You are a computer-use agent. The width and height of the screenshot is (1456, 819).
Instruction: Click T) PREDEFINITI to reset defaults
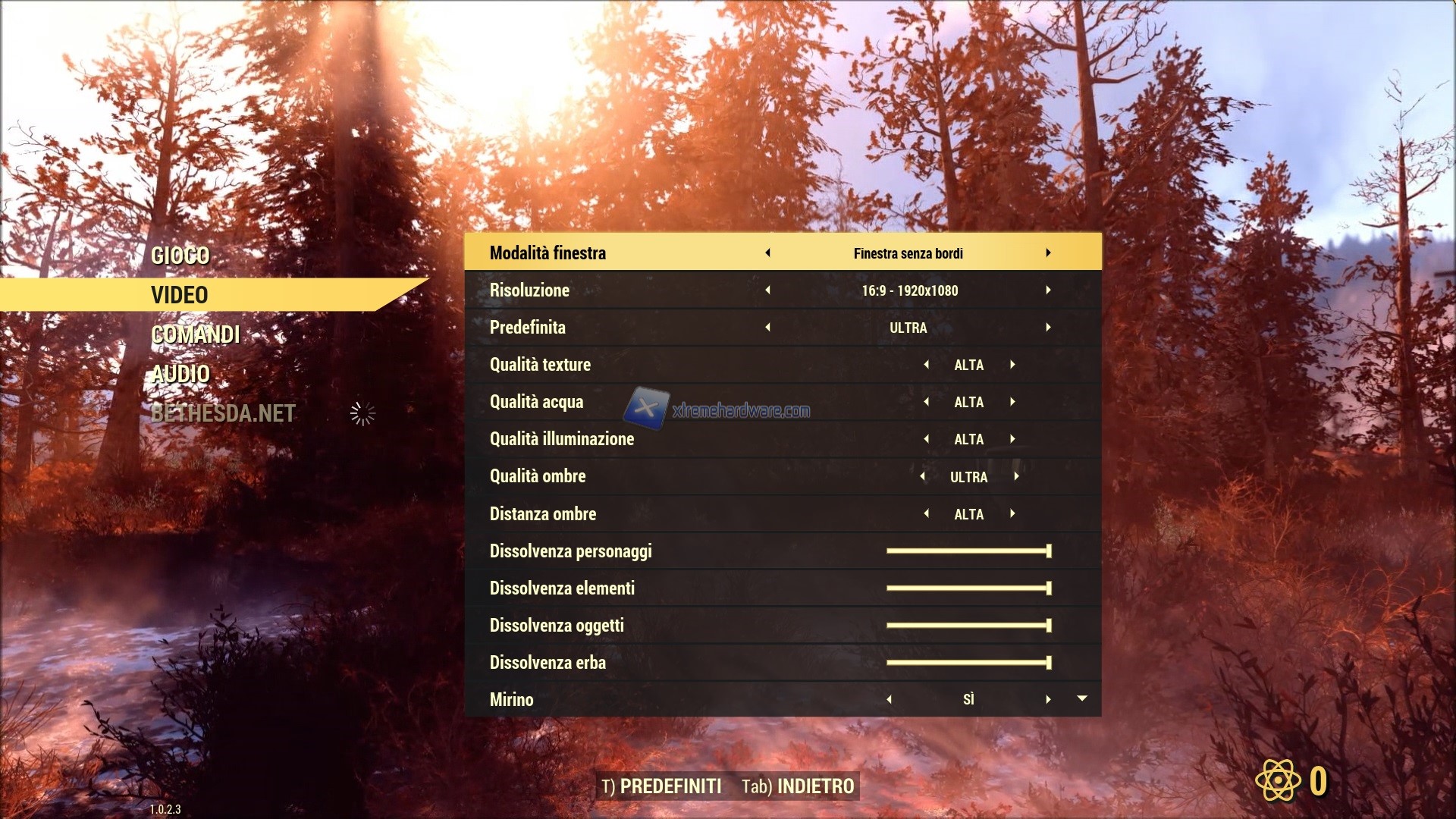point(662,786)
